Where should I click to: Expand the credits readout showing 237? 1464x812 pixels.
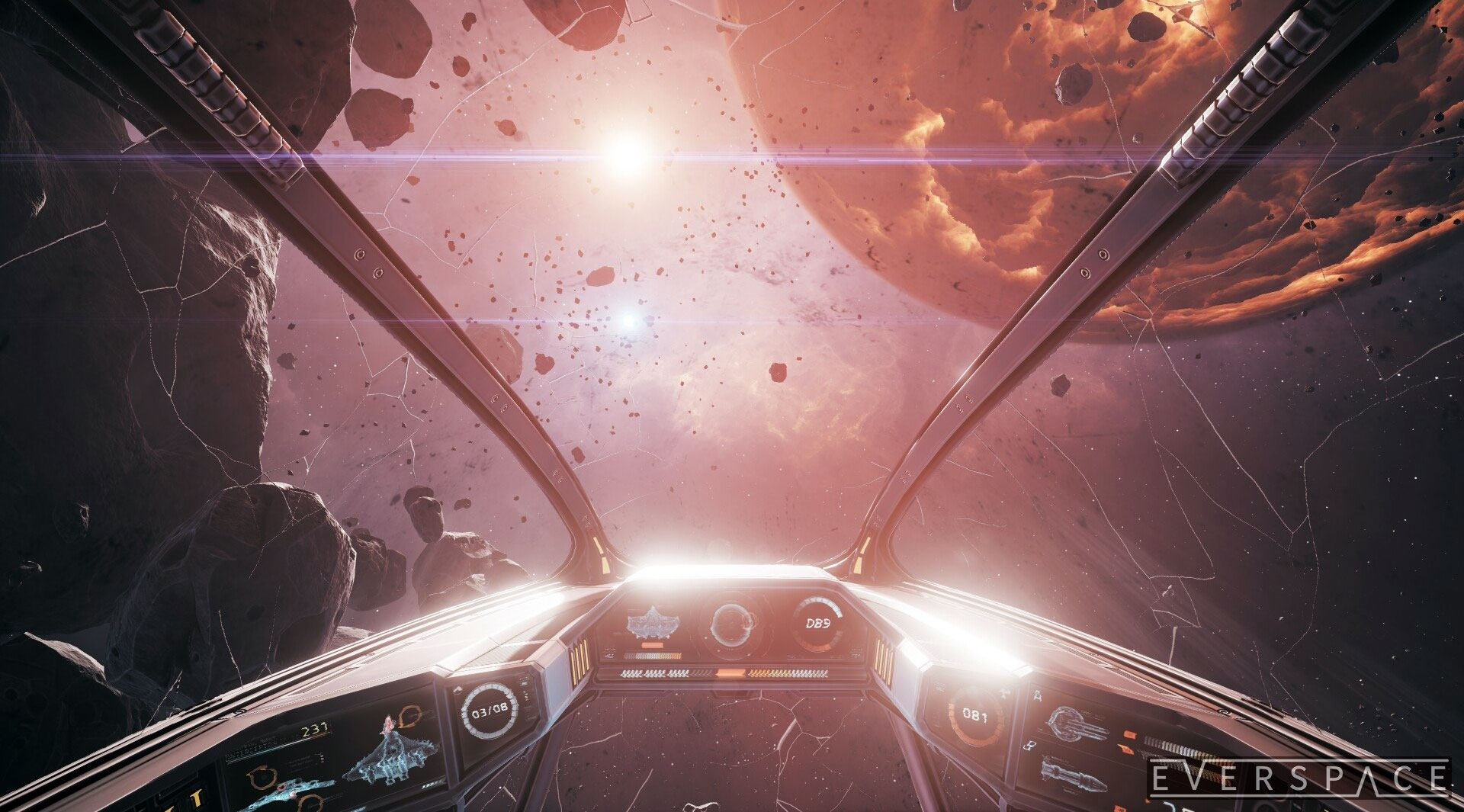(x=316, y=731)
